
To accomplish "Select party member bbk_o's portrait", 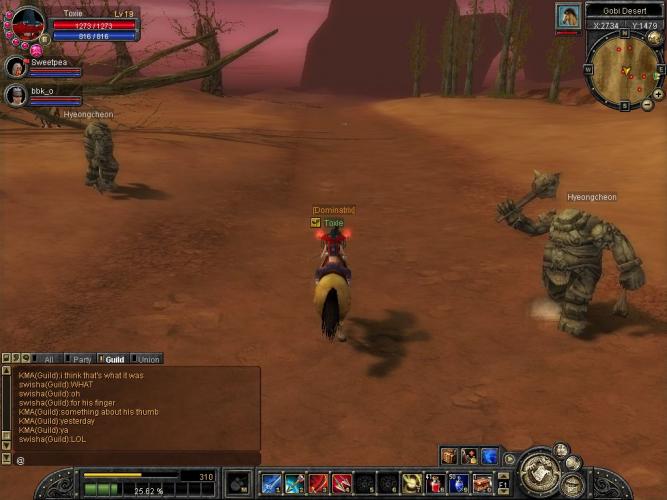I will (x=16, y=95).
